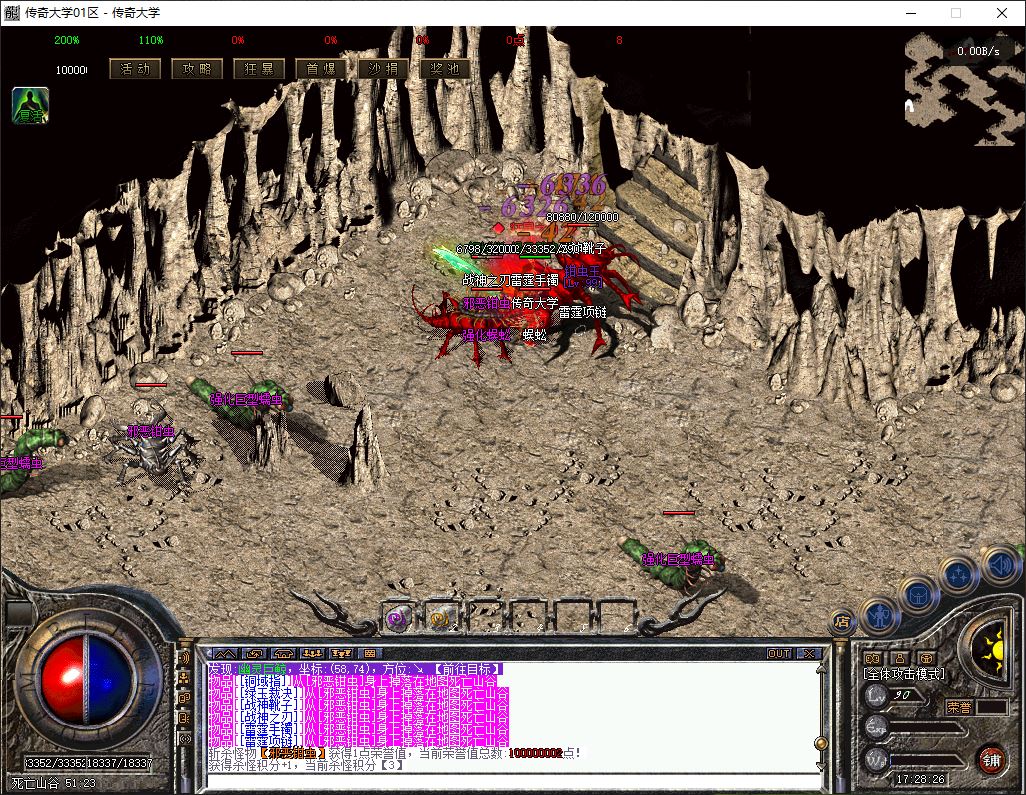
Task: Click the OUT button on chat bar
Action: coord(779,654)
